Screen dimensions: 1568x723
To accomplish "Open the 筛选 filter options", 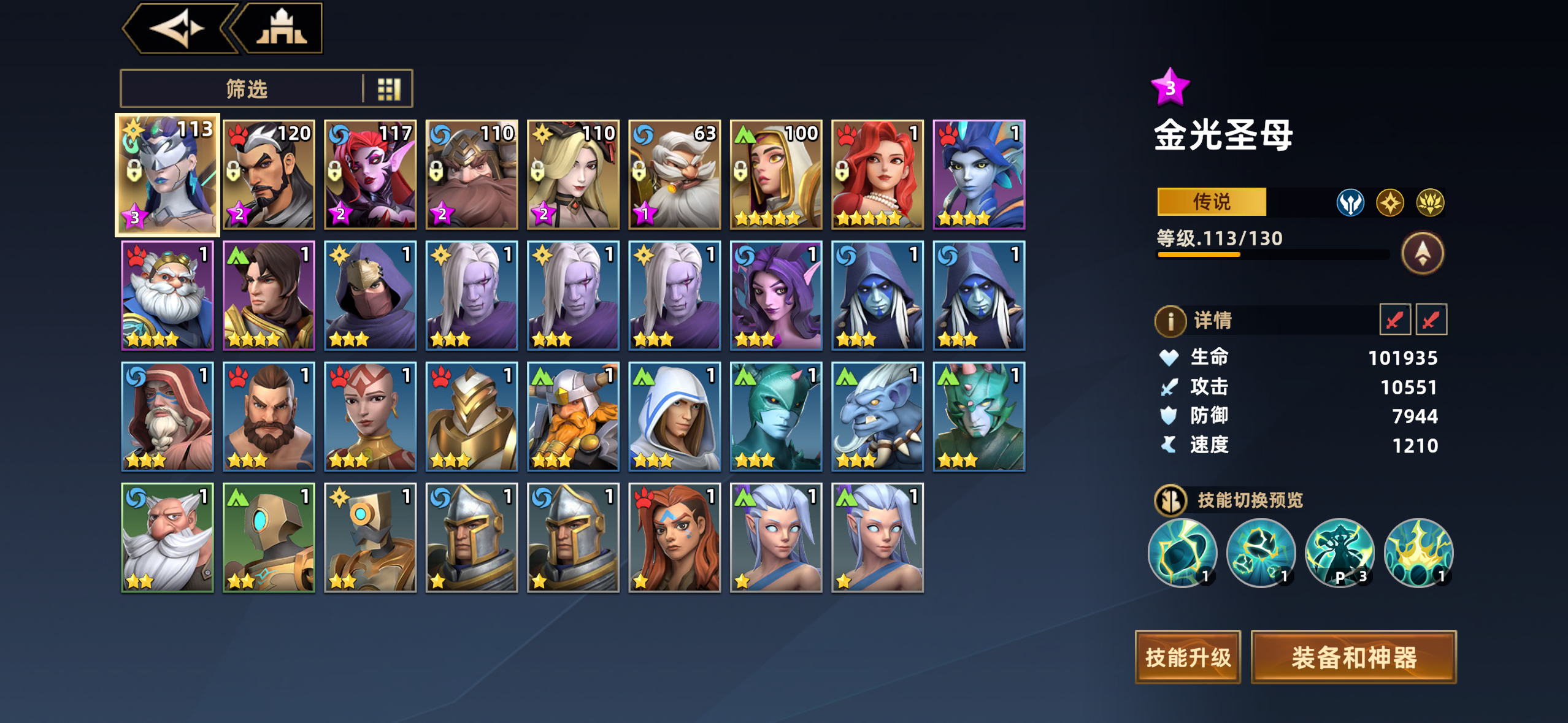I will click(245, 88).
